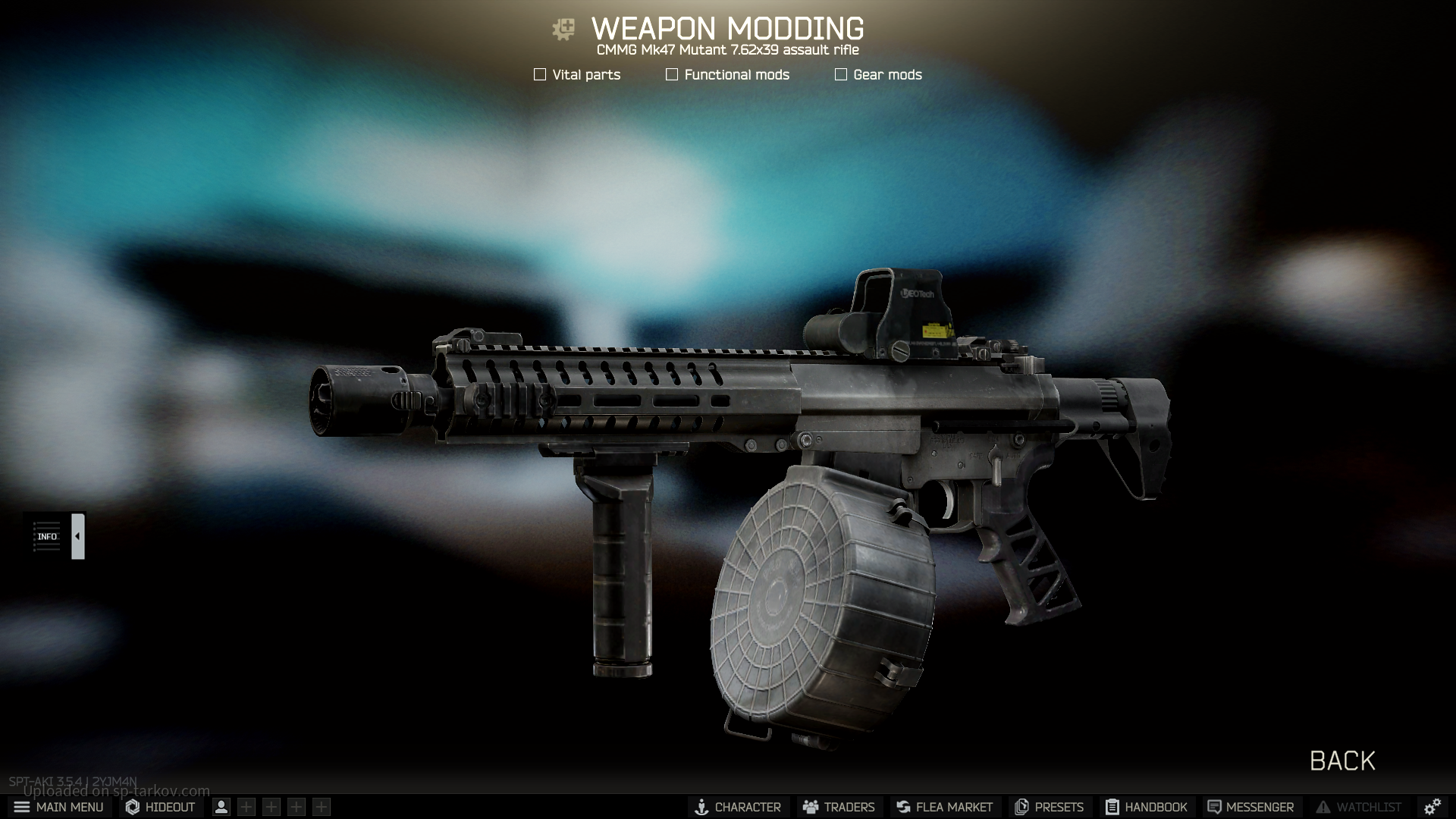Enable the Functional mods checkbox
This screenshot has width=1456, height=819.
pos(672,74)
